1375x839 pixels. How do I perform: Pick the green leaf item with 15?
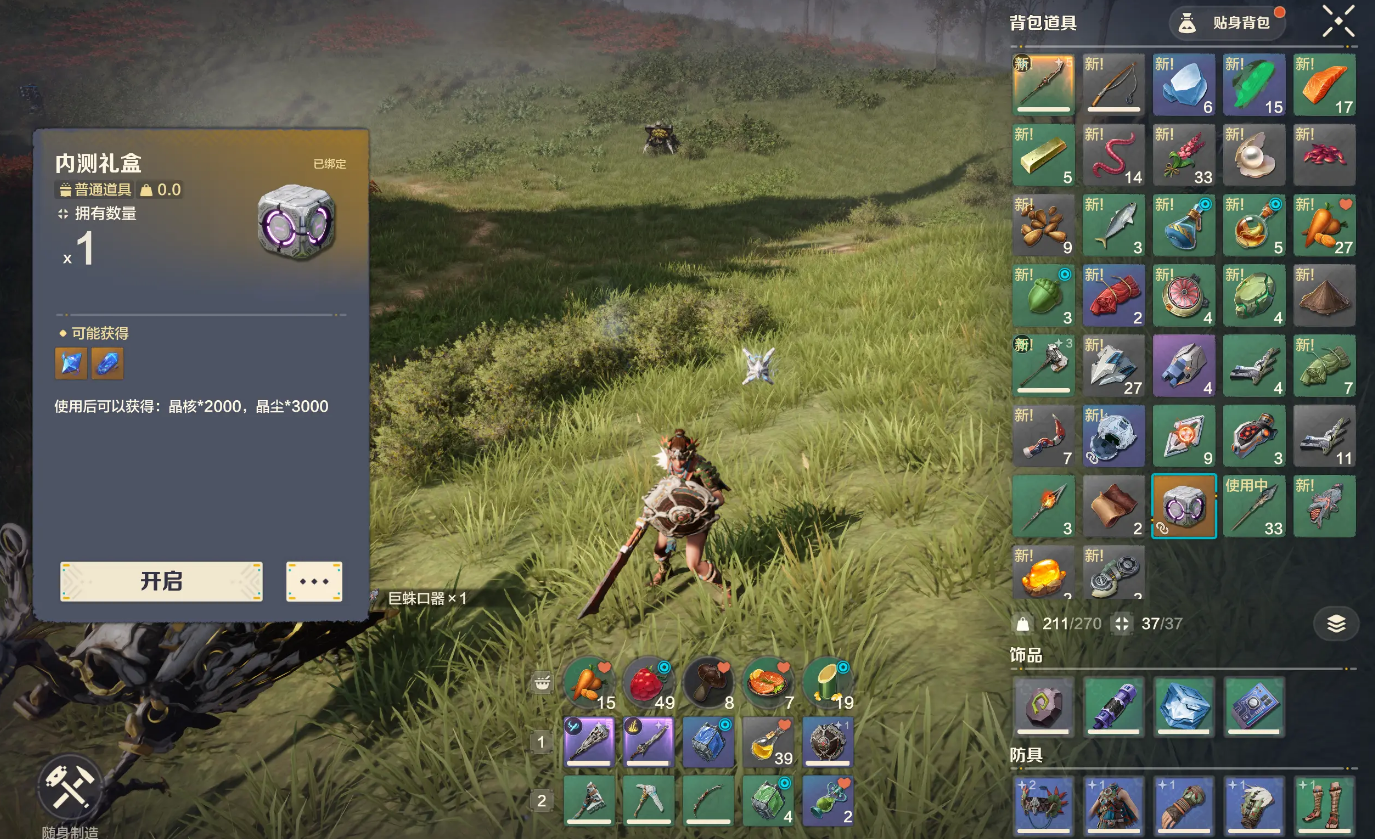(1254, 85)
